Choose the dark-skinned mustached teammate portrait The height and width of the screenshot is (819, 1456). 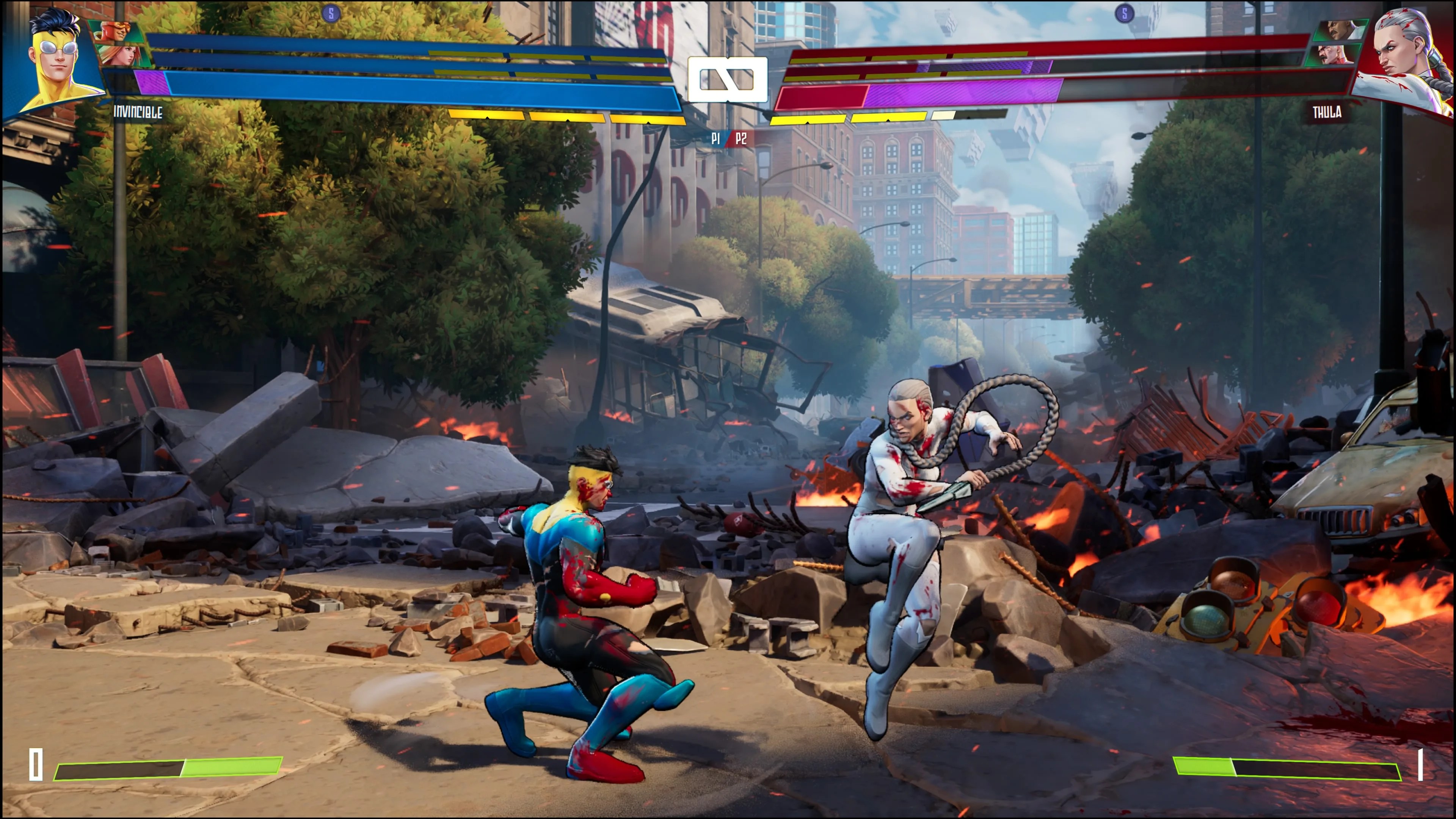point(1341,30)
